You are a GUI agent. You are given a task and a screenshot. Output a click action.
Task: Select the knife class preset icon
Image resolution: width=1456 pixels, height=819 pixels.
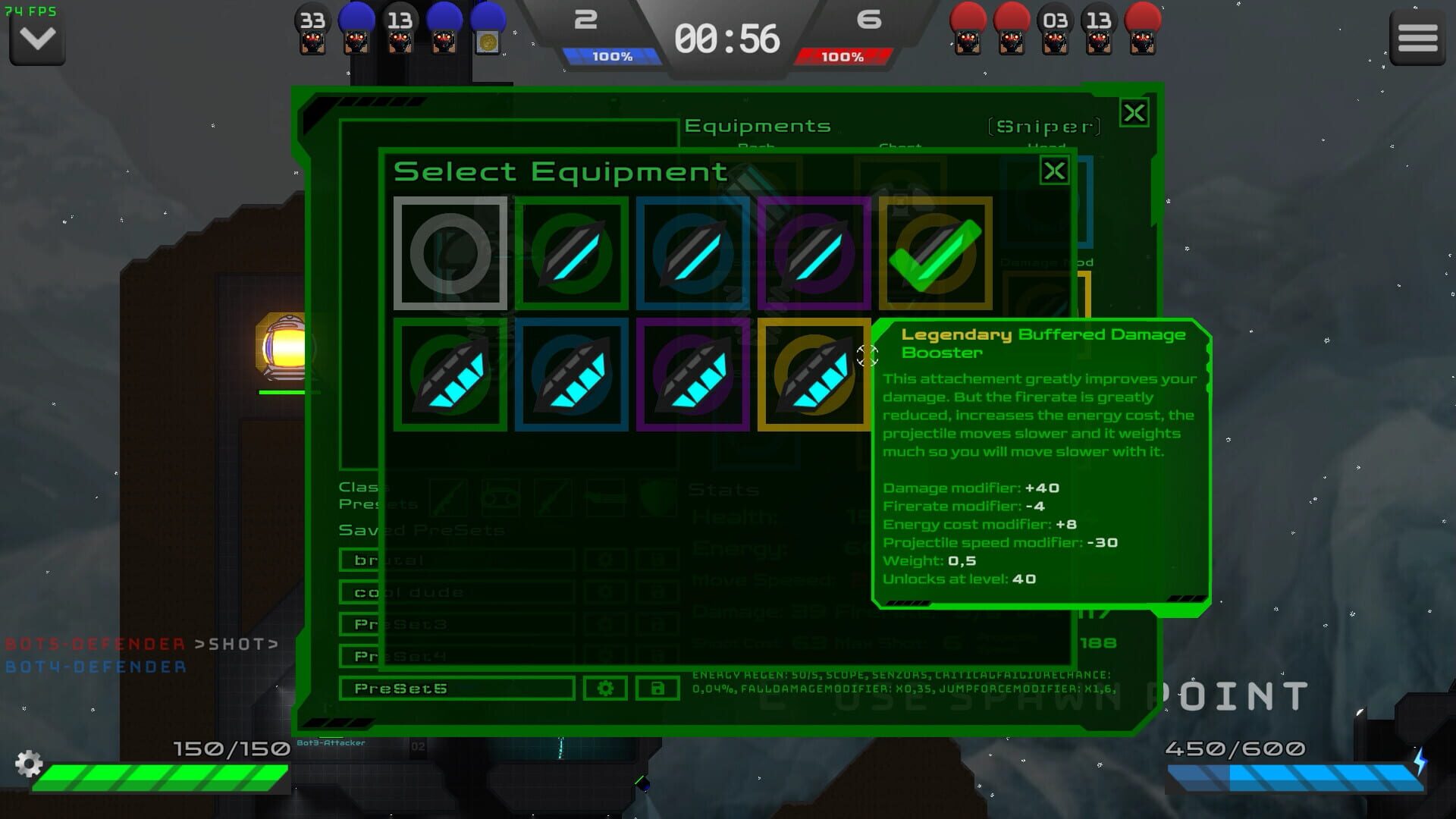click(x=554, y=498)
